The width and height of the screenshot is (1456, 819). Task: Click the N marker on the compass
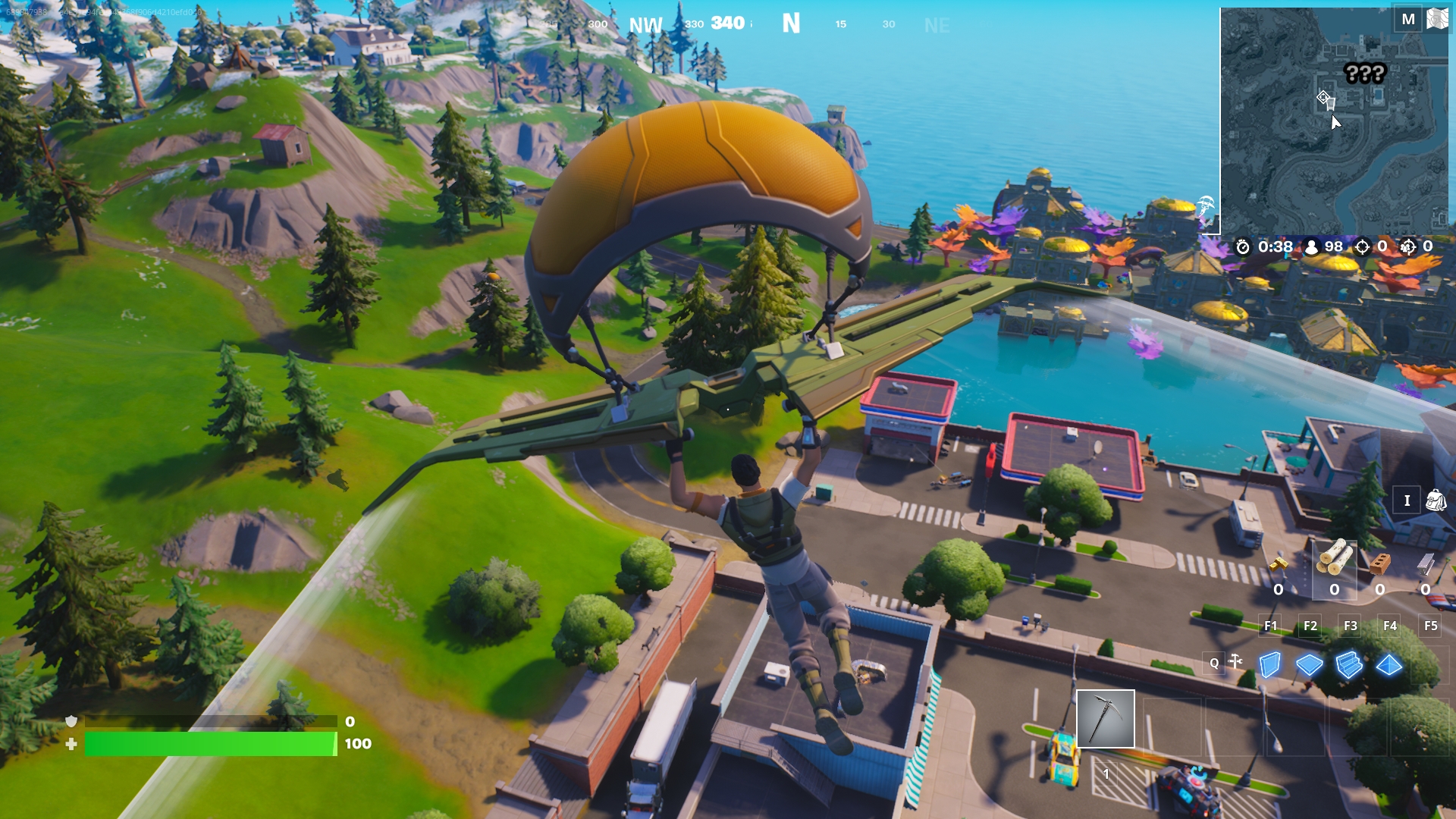pos(792,24)
